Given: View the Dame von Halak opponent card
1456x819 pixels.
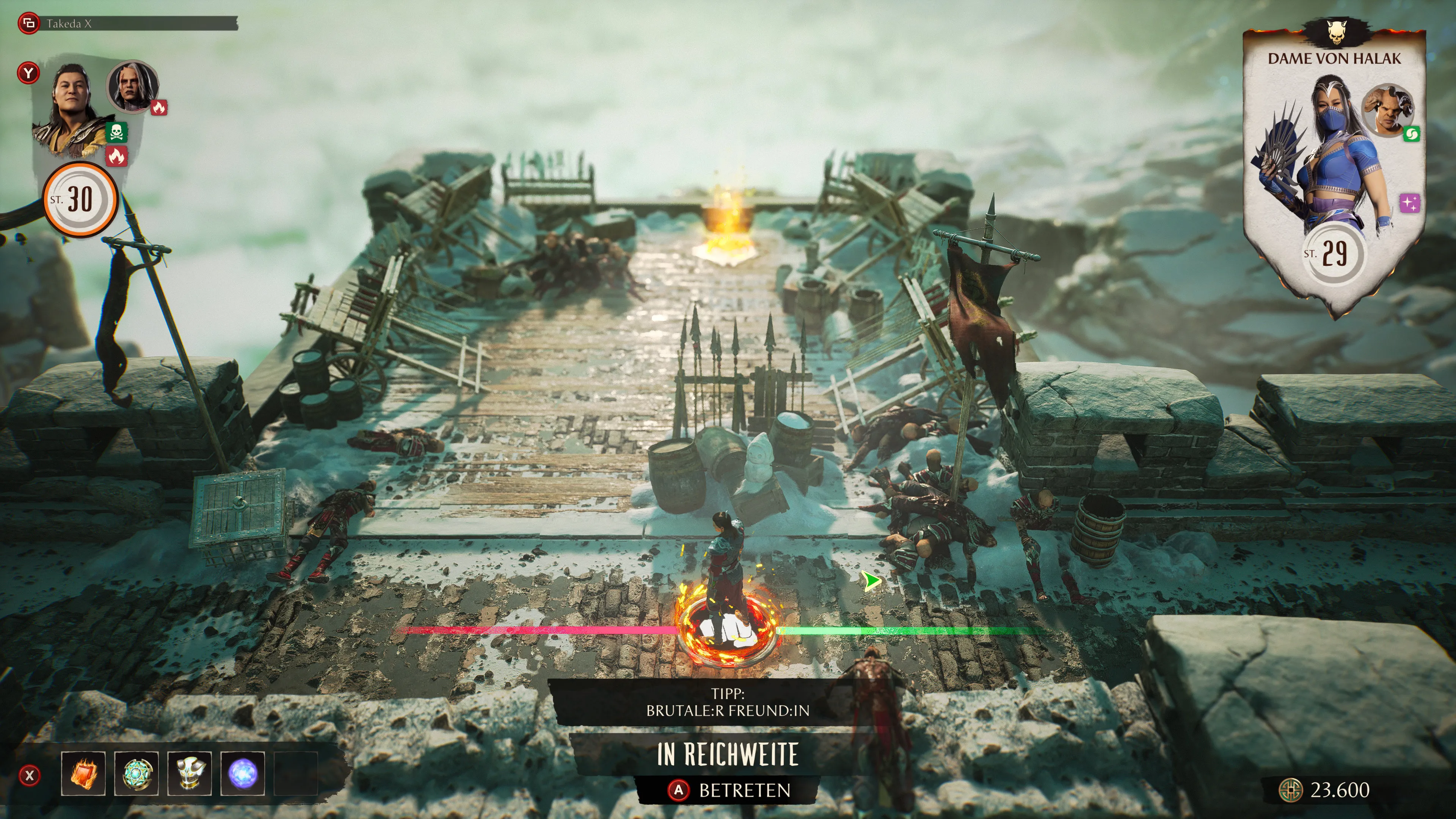Looking at the screenshot, I should [1334, 169].
